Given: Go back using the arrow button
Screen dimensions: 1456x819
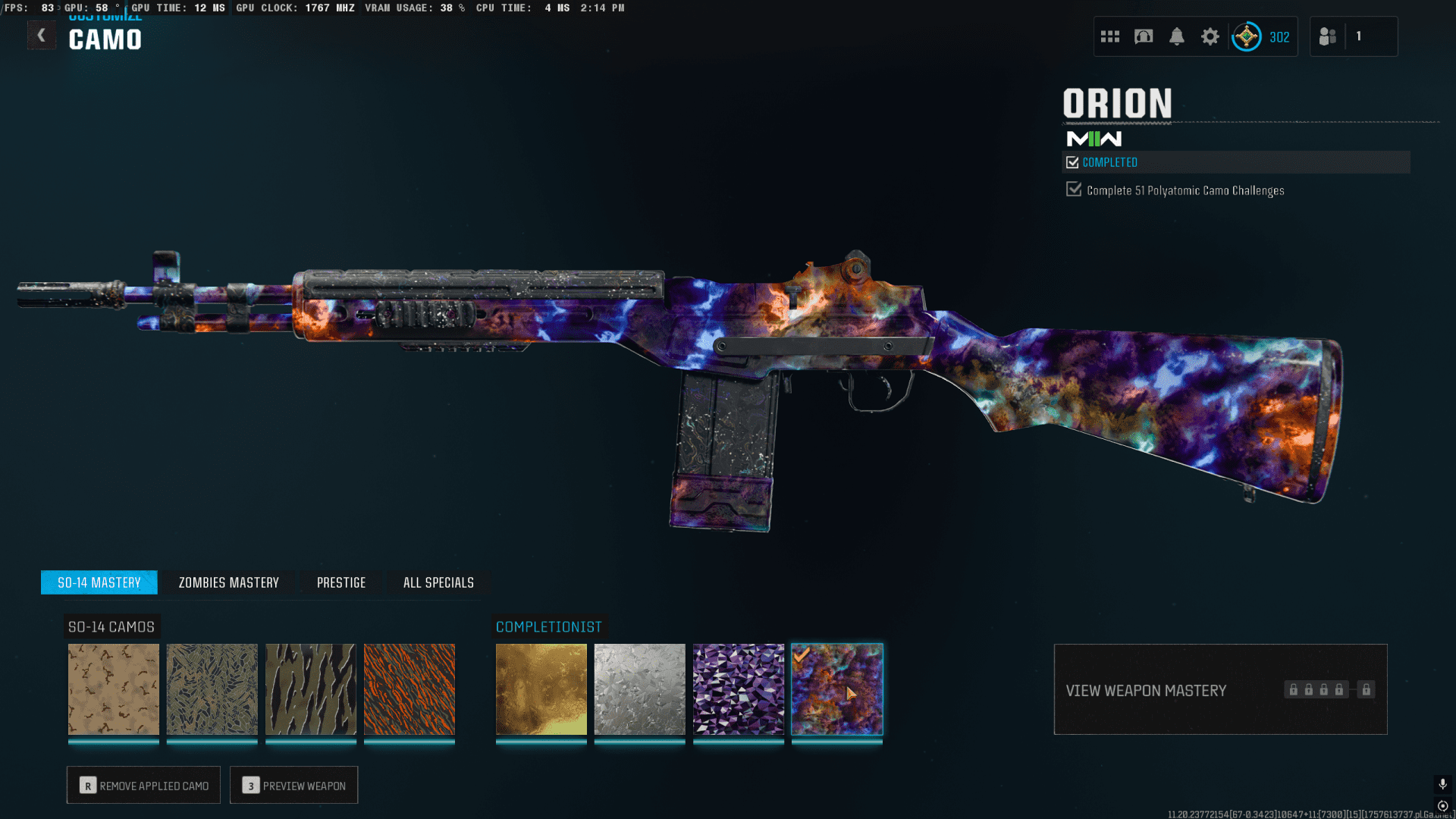Looking at the screenshot, I should pyautogui.click(x=42, y=36).
